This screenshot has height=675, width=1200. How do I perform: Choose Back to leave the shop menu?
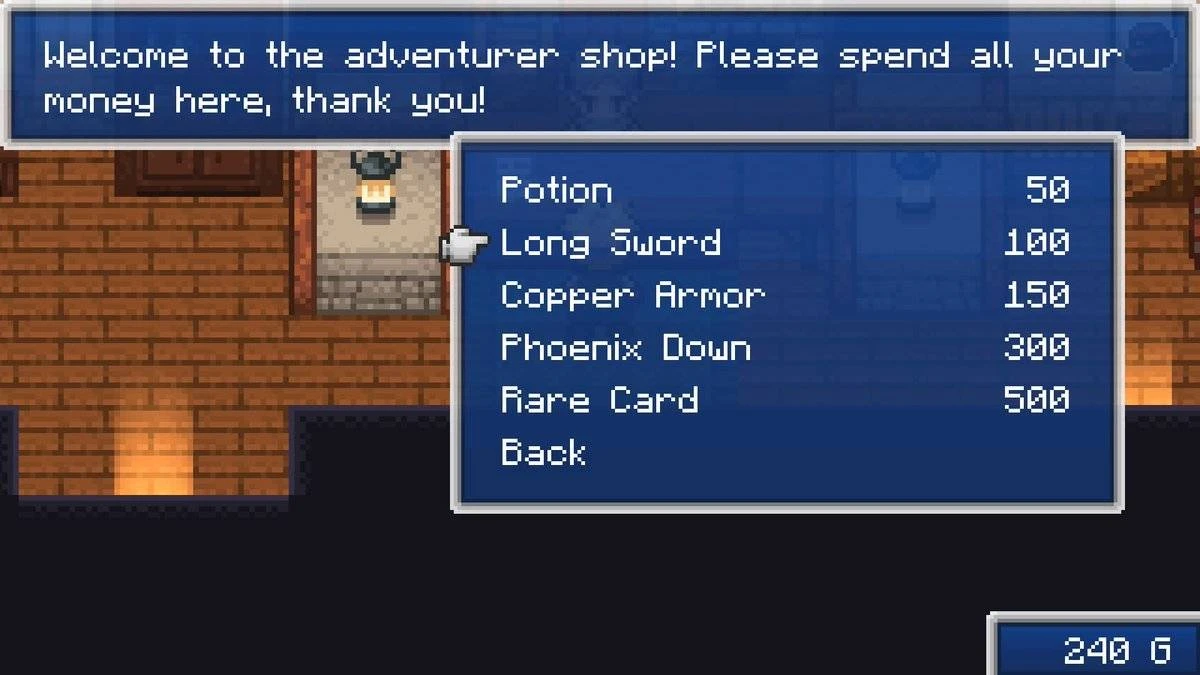[543, 453]
